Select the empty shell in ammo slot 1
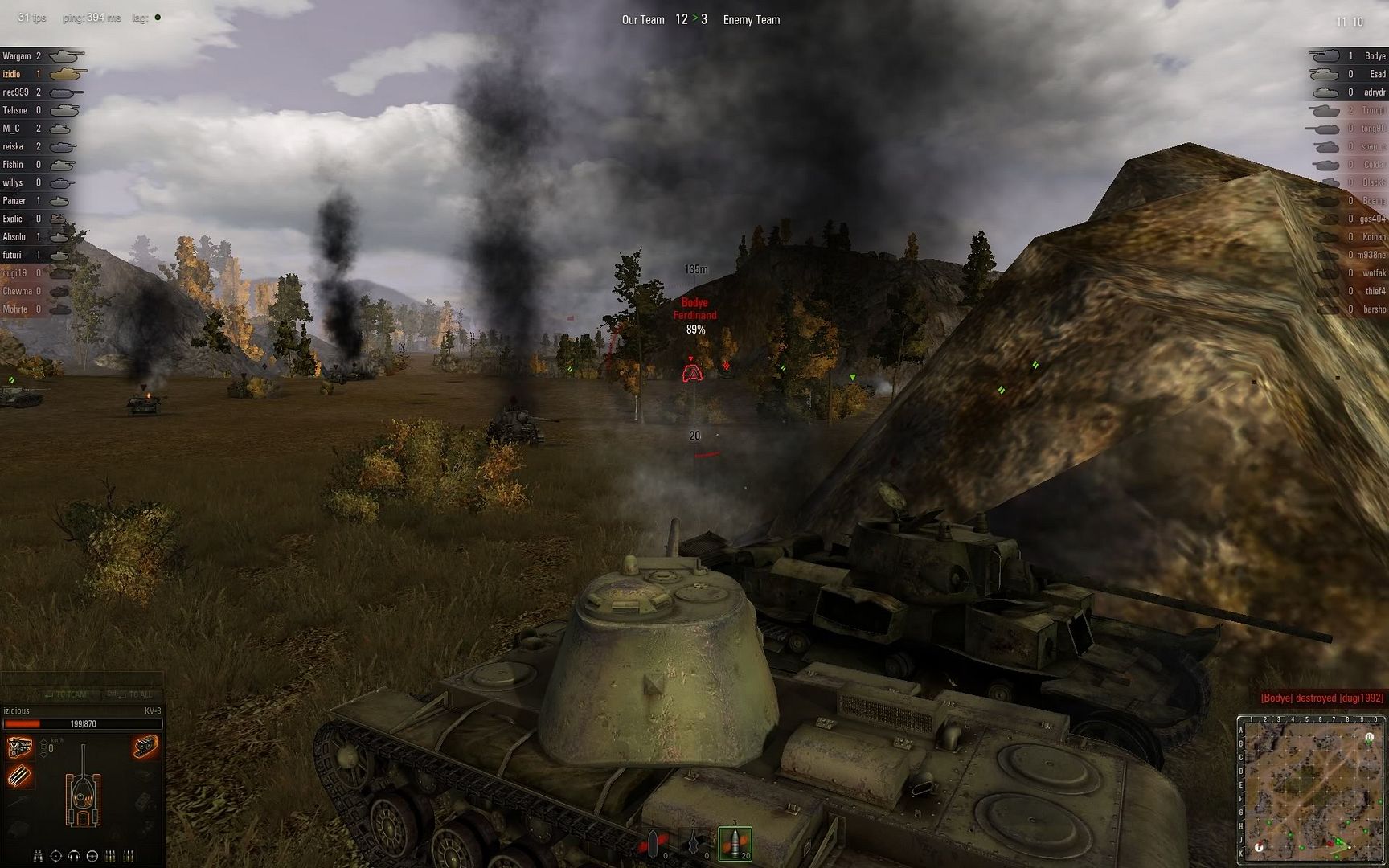 [x=654, y=843]
